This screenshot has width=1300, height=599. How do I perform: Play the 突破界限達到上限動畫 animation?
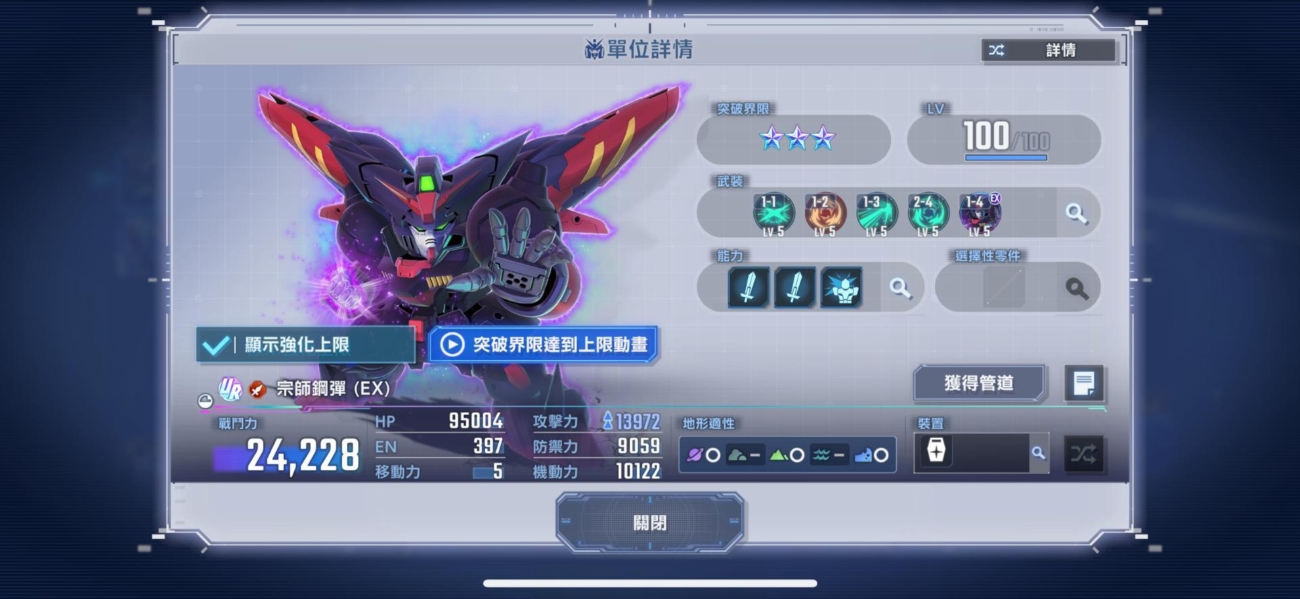pyautogui.click(x=544, y=345)
